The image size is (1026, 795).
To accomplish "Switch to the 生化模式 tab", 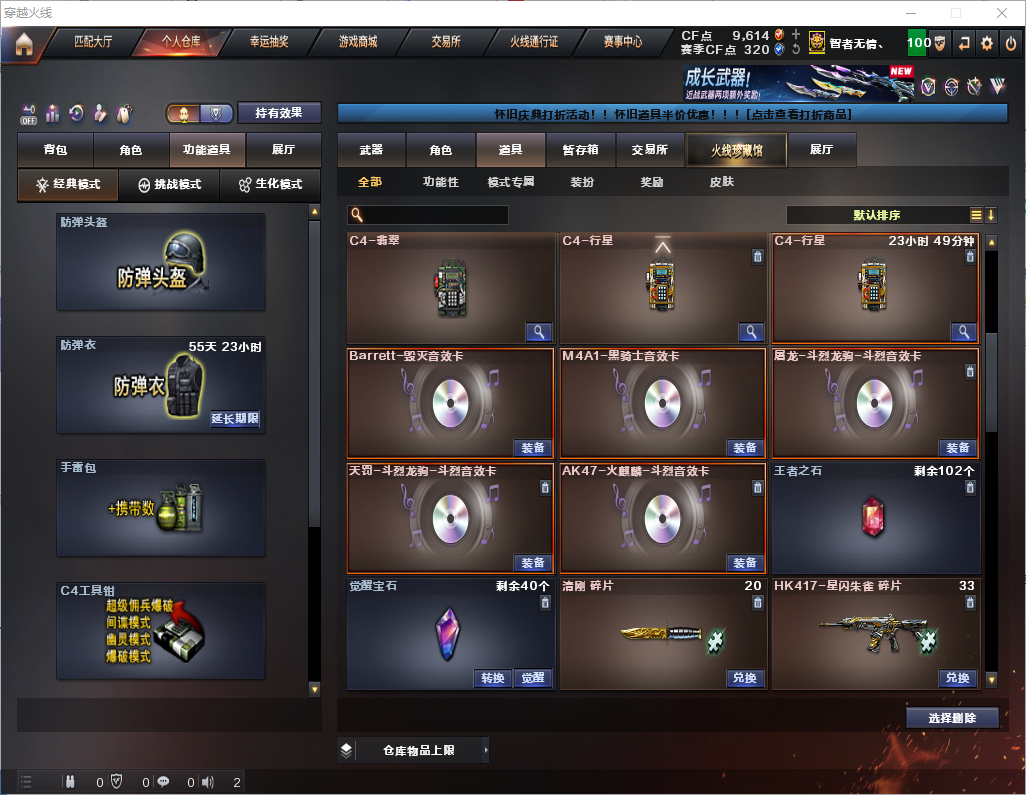I will pyautogui.click(x=270, y=185).
